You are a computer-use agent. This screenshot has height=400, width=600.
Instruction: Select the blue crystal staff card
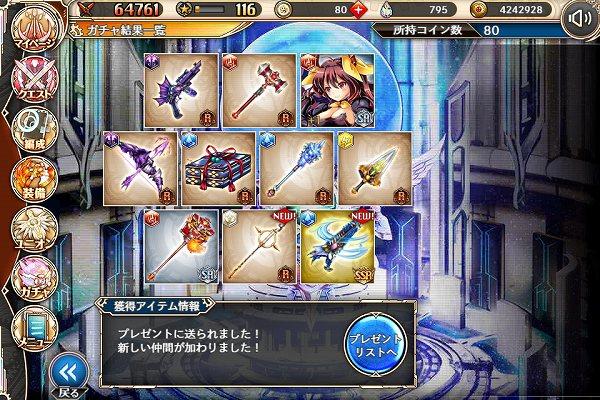pos(298,167)
